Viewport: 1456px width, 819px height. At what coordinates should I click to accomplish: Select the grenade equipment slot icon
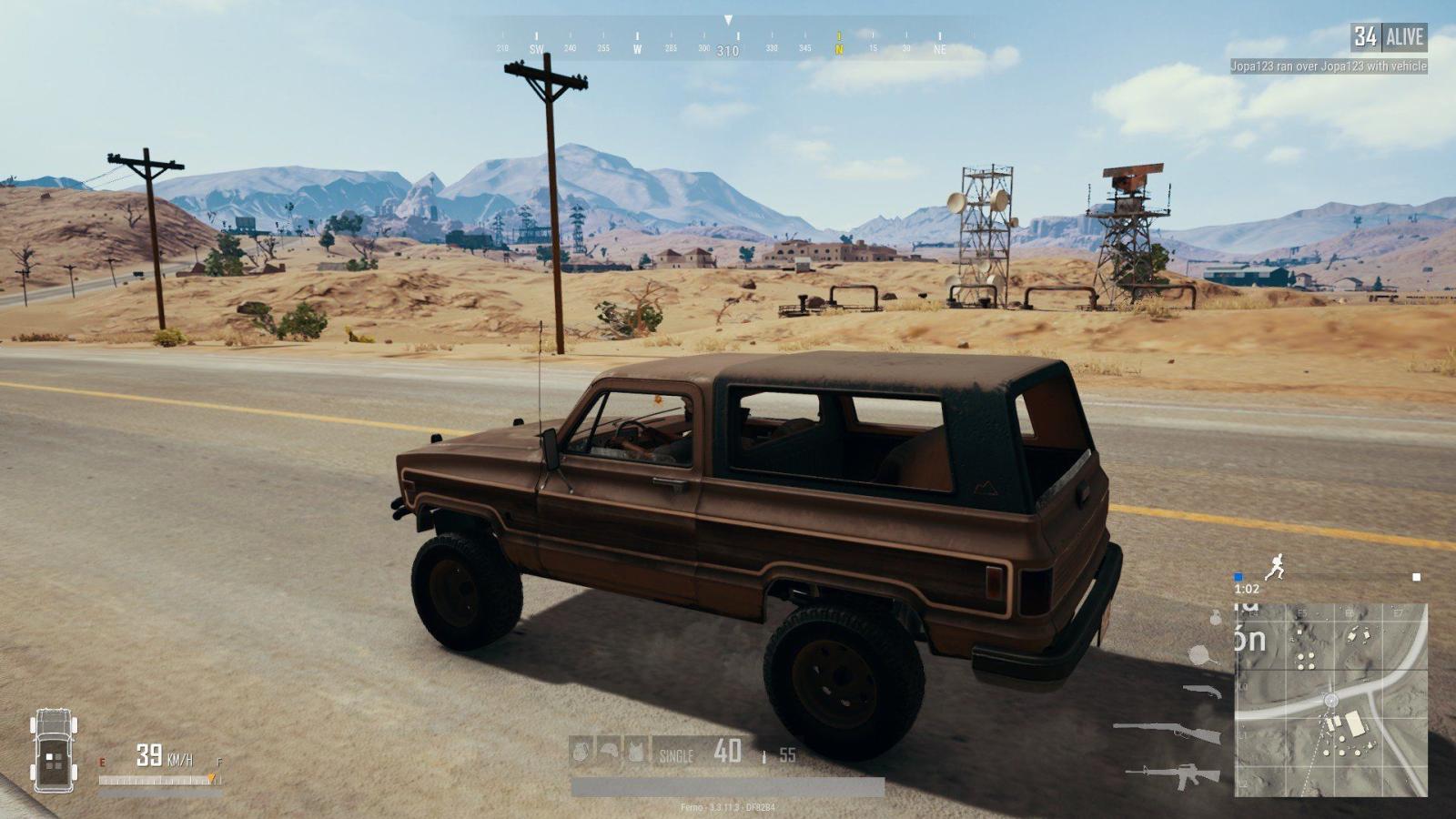(x=580, y=751)
